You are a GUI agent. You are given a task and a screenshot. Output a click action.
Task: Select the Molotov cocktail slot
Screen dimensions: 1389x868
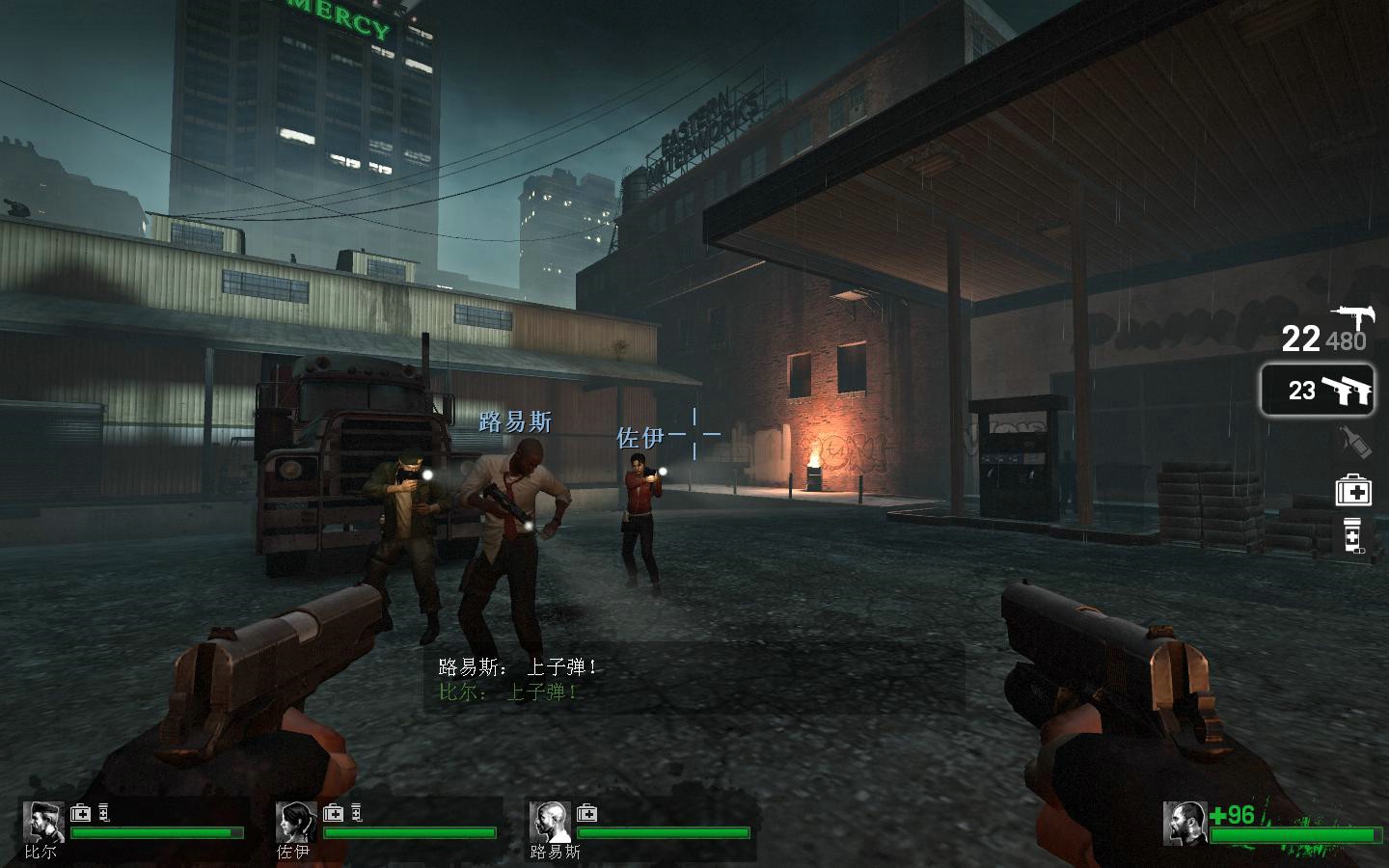click(1354, 442)
